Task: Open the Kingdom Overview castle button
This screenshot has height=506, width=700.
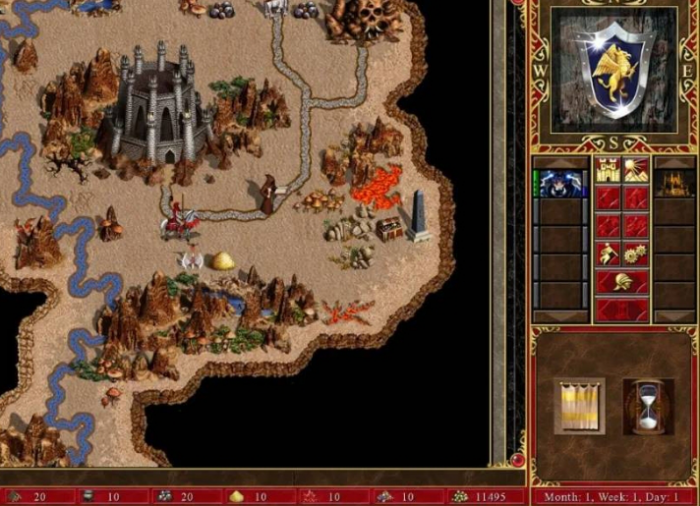Action: pos(608,171)
